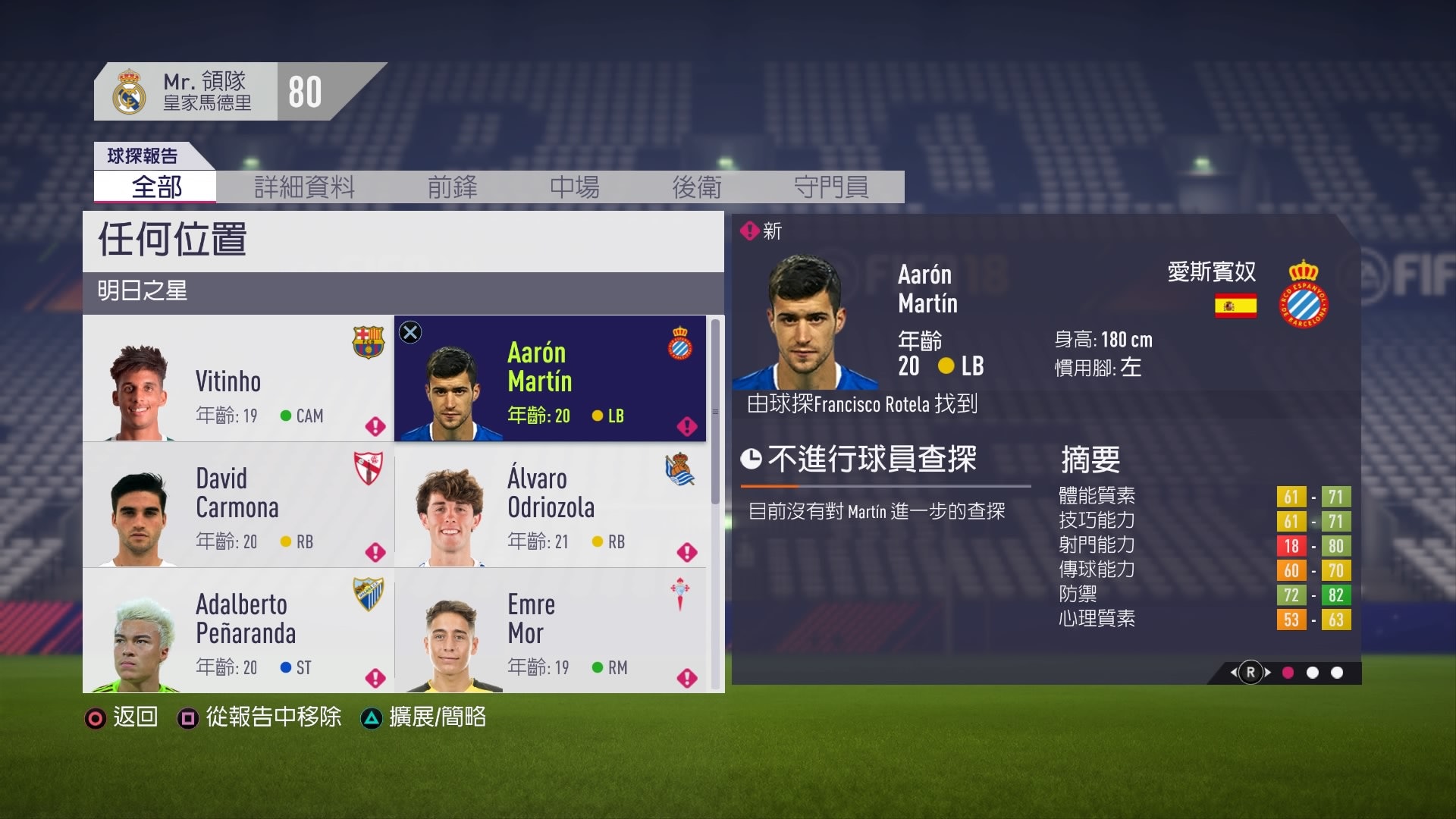1456x819 pixels.
Task: Select the Real Sociedad crest on Odriozola's card
Action: click(x=681, y=470)
